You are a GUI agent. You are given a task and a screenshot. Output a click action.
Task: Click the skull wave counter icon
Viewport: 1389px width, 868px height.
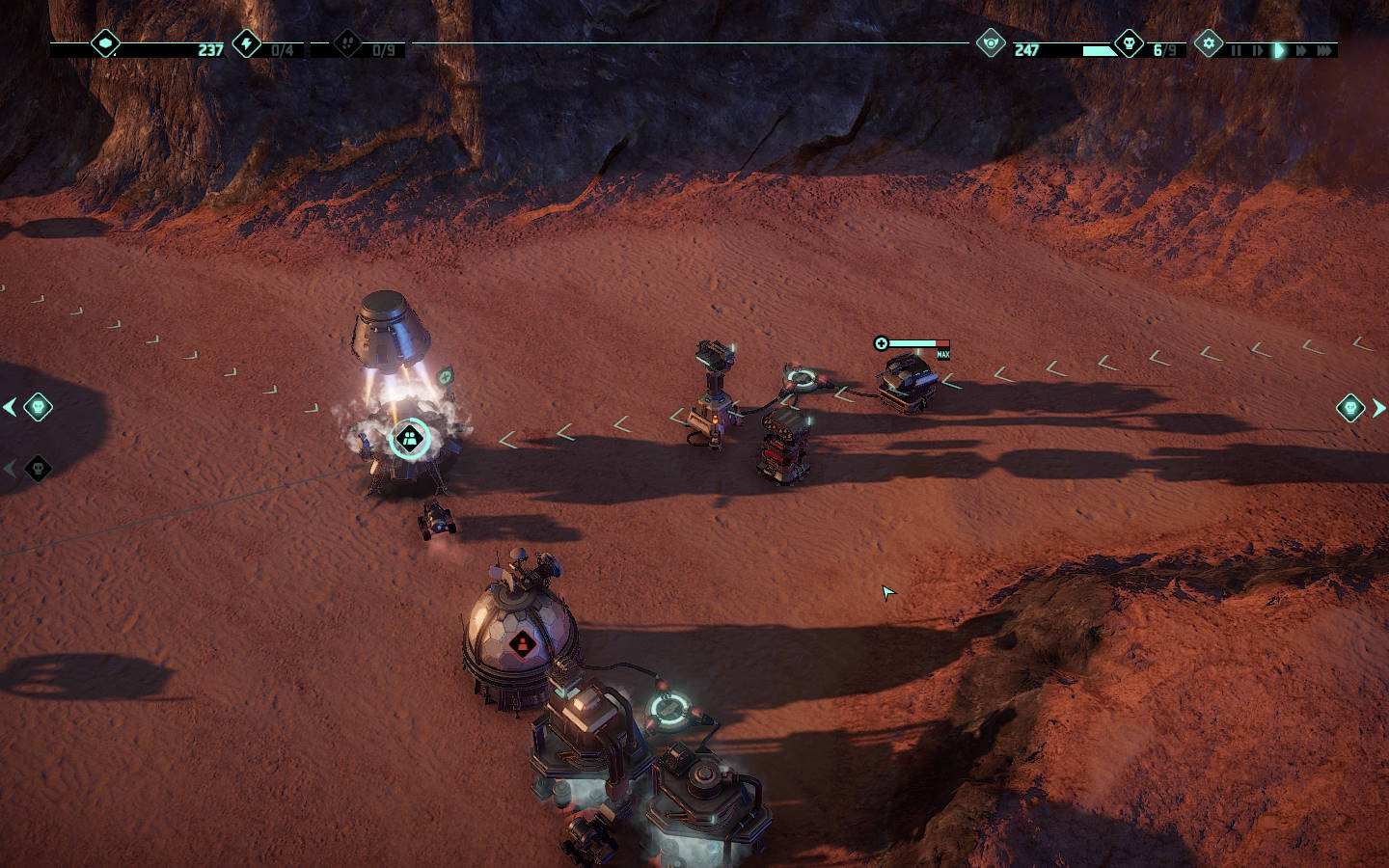click(1129, 43)
